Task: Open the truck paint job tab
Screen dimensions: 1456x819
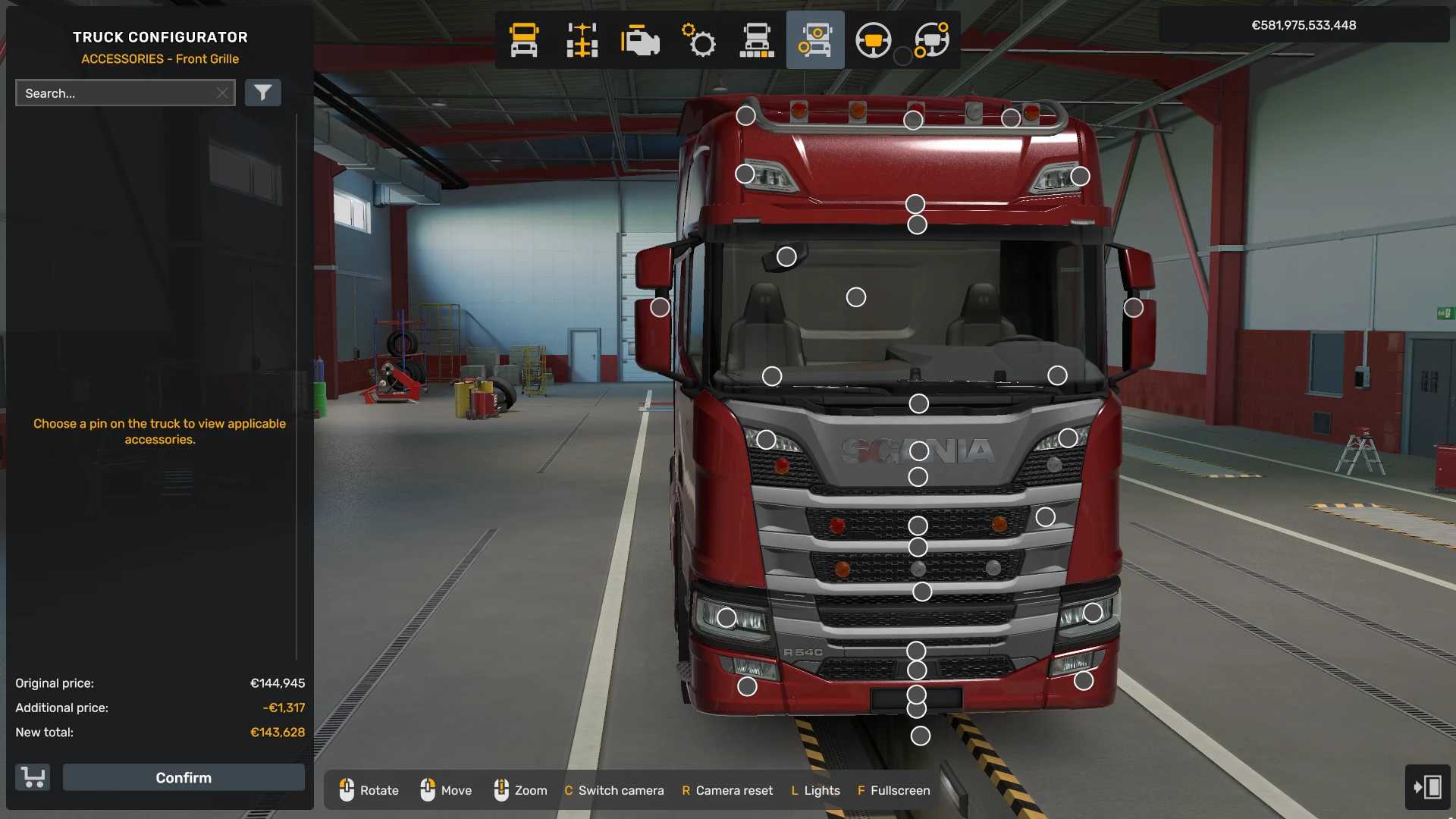Action: (757, 40)
